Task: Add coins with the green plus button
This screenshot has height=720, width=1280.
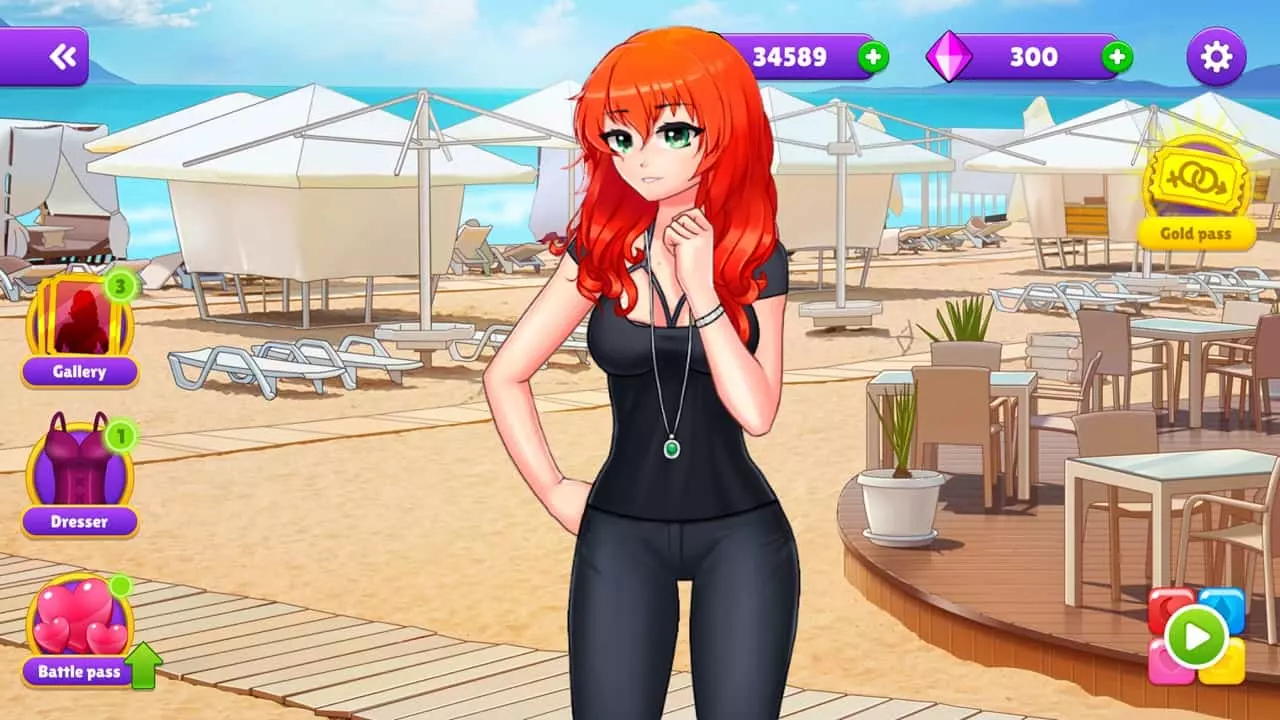Action: [875, 57]
